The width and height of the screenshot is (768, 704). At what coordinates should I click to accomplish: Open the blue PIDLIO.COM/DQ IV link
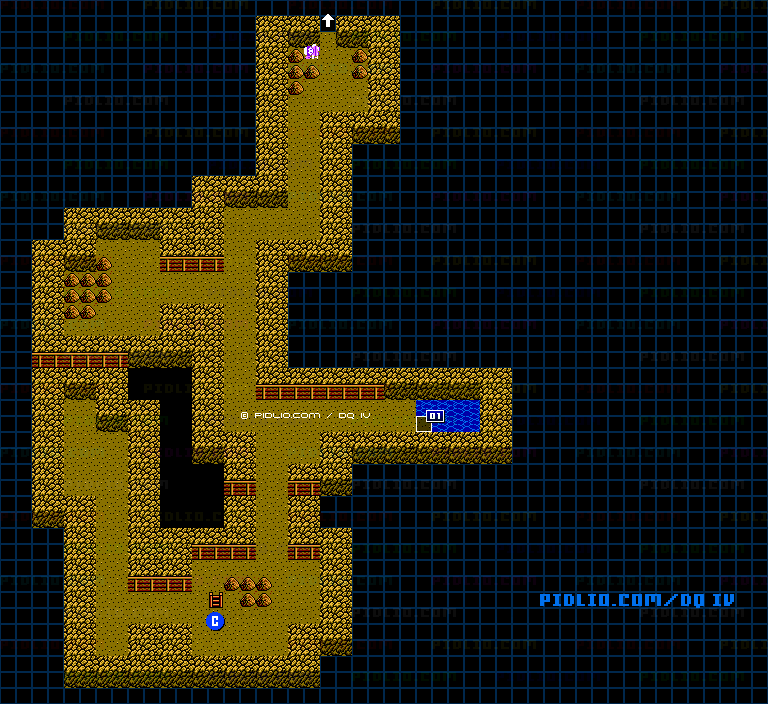(x=637, y=600)
